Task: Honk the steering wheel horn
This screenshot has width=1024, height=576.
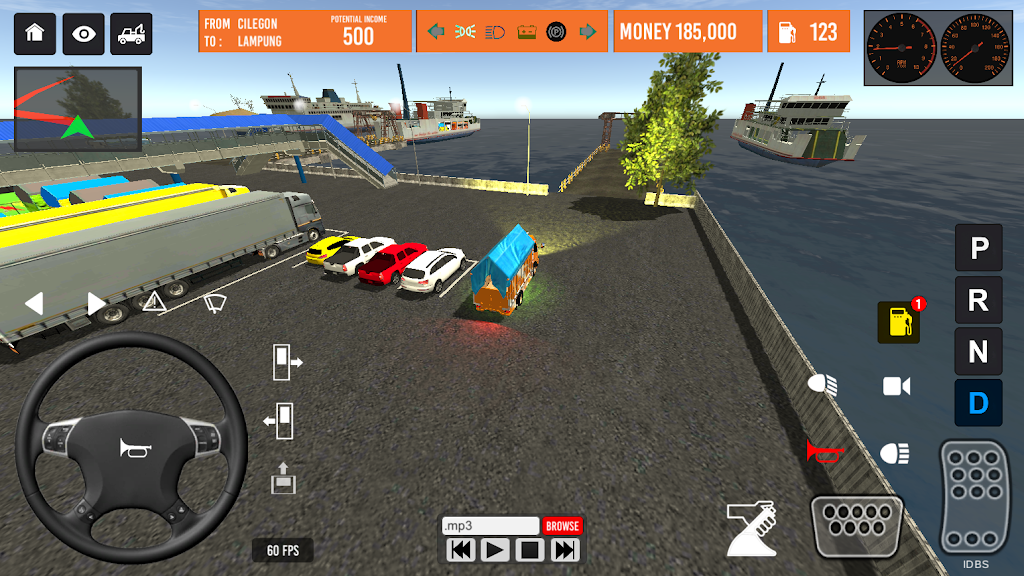Action: [132, 449]
